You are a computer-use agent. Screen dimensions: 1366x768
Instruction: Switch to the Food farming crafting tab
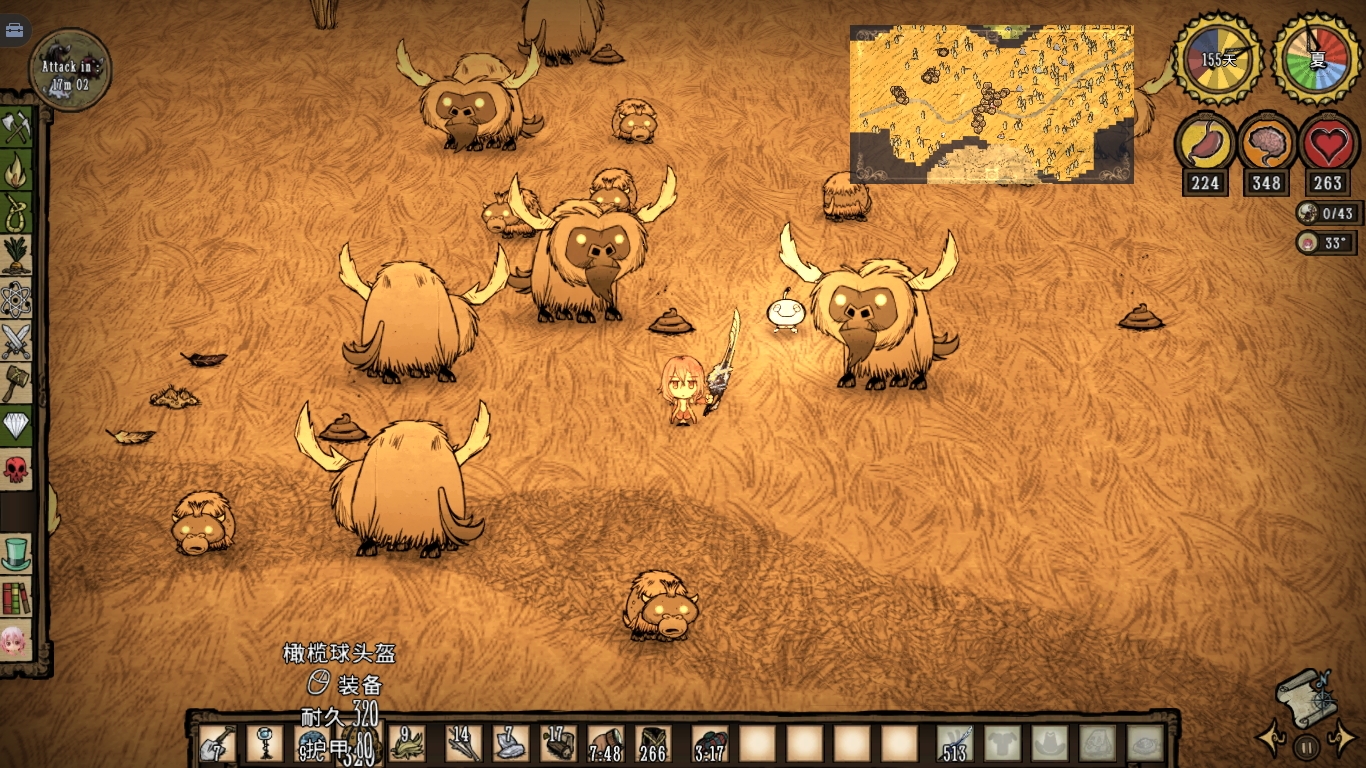click(x=16, y=256)
